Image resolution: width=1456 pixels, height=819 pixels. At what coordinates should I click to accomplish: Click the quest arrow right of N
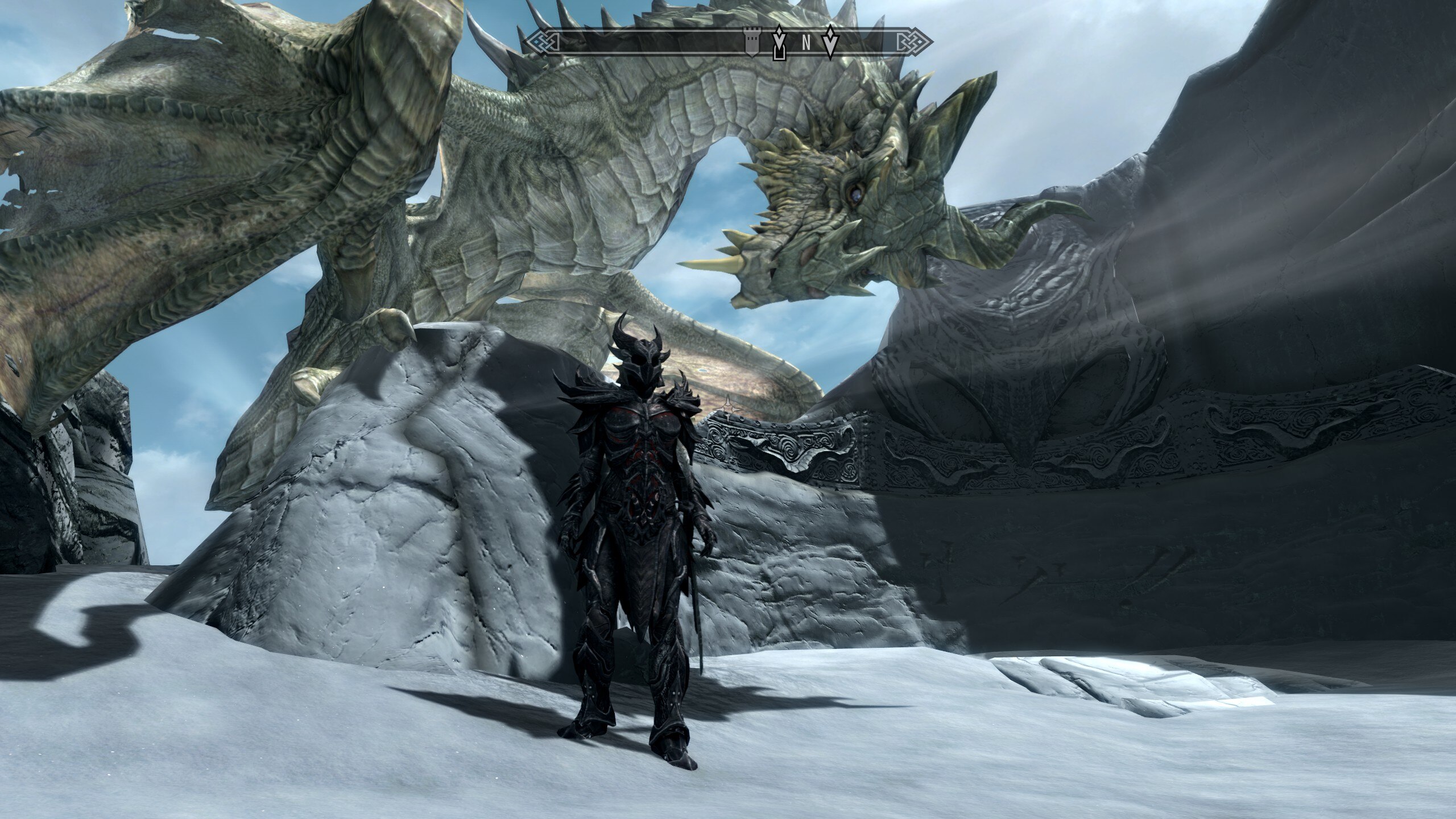(831, 42)
